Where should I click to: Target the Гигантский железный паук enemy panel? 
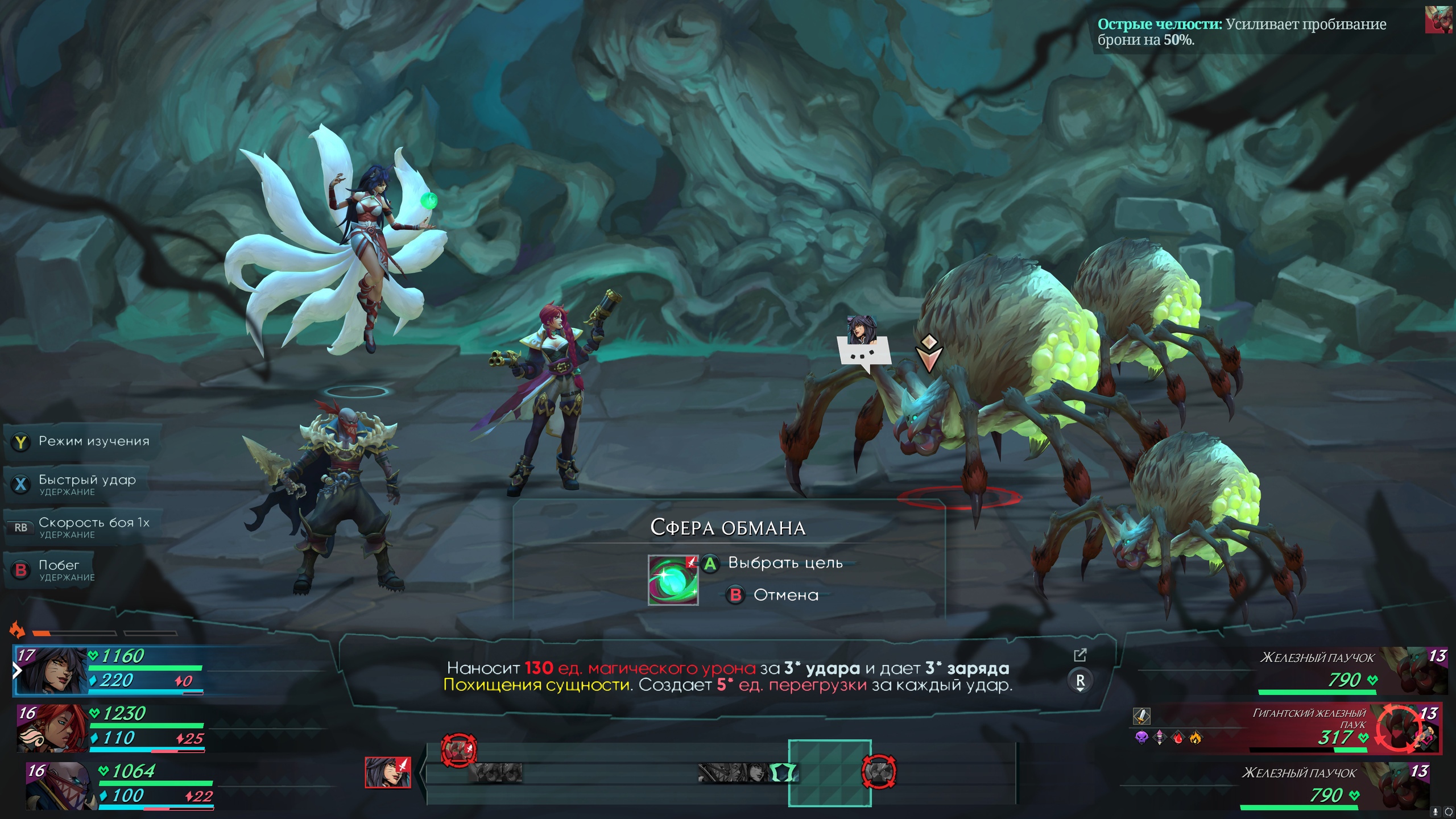tap(1308, 728)
